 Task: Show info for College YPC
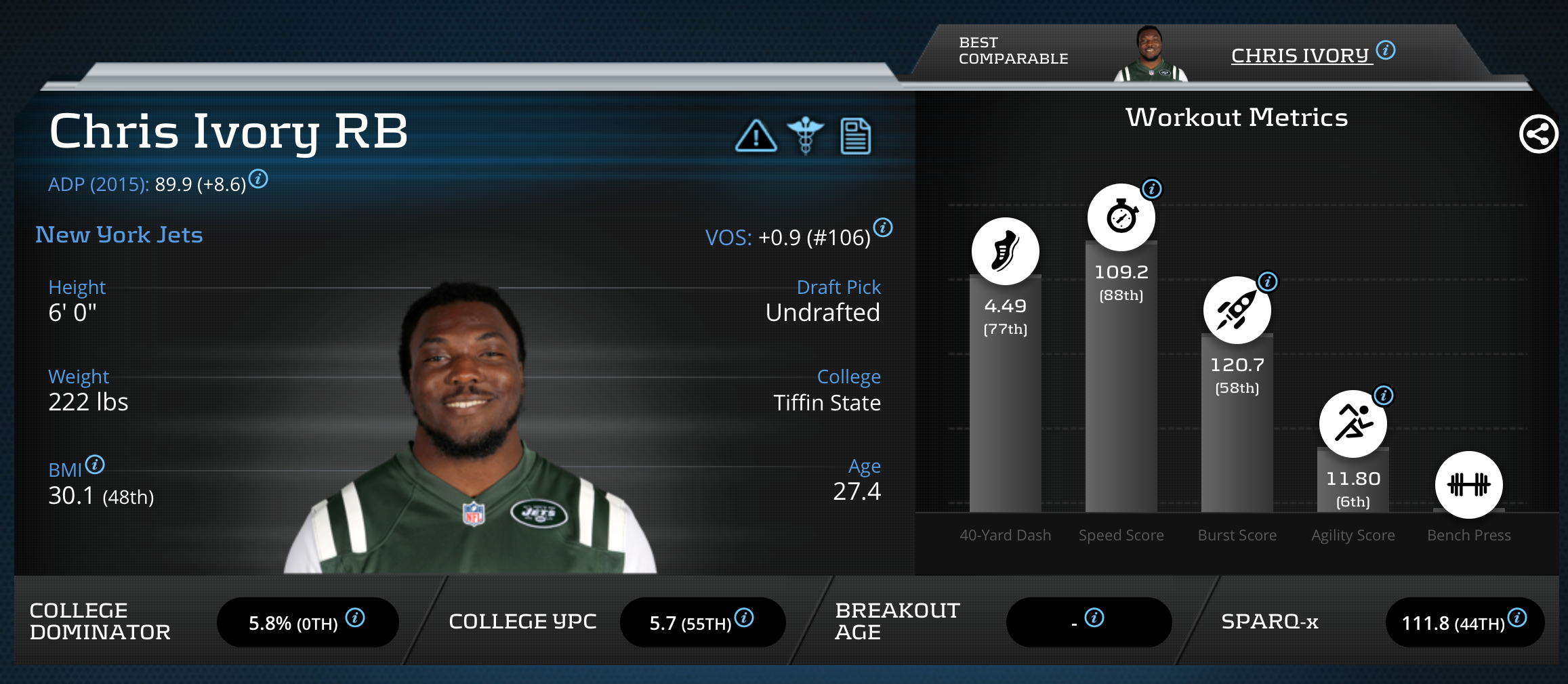(744, 618)
